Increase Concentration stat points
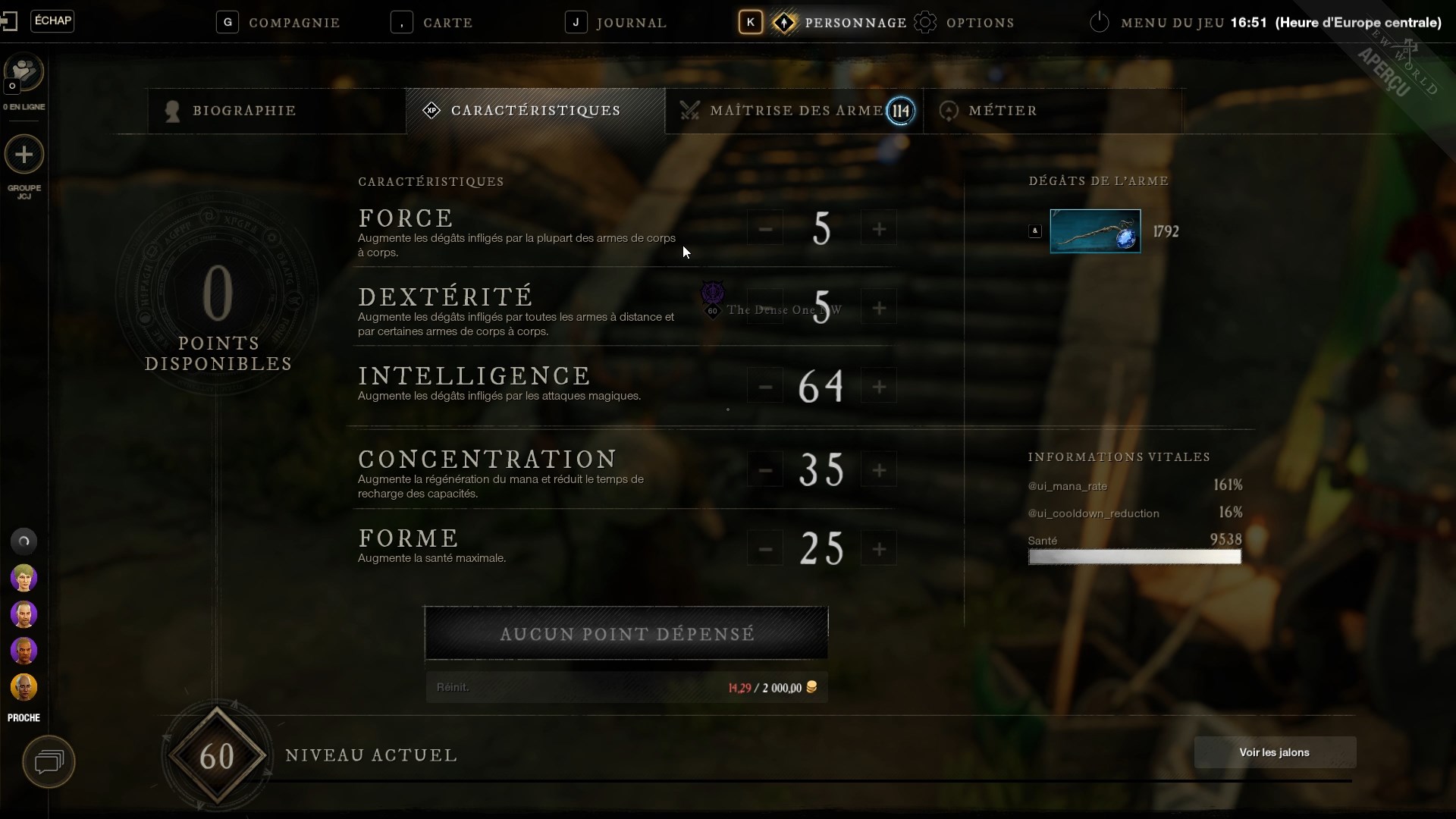This screenshot has height=819, width=1456. 879,470
